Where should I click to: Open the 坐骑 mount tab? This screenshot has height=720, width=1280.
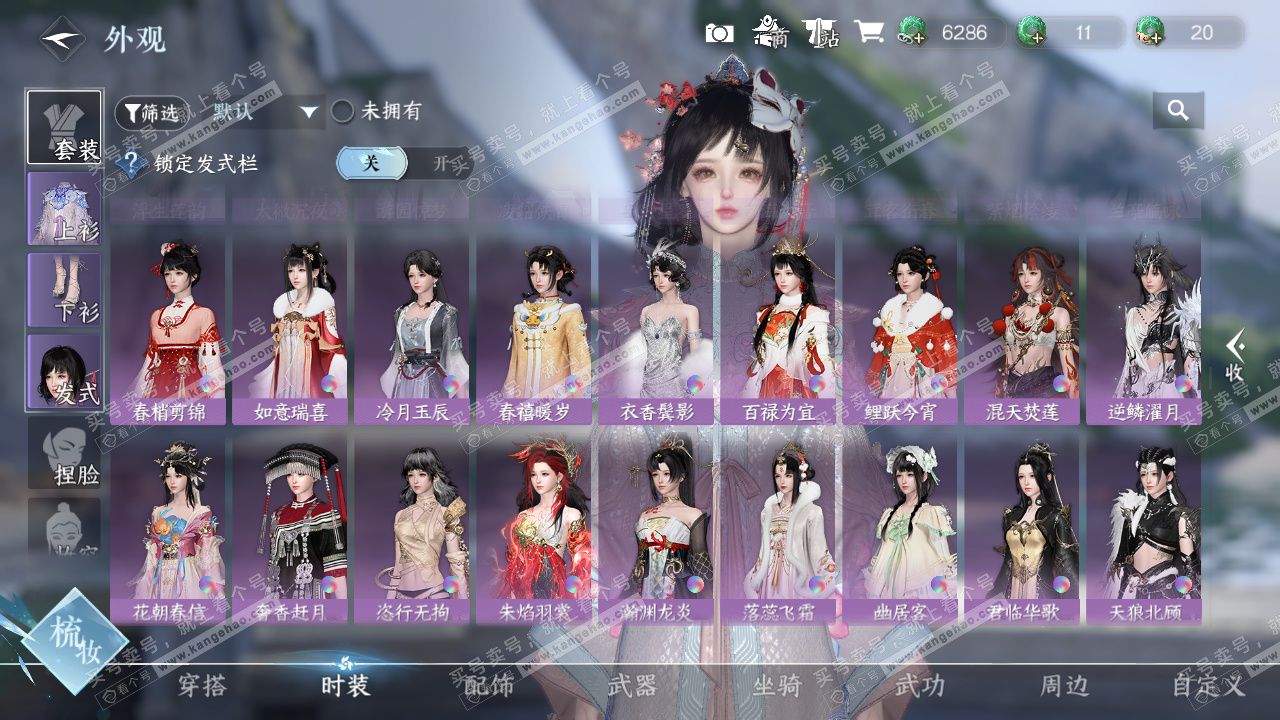(x=777, y=686)
